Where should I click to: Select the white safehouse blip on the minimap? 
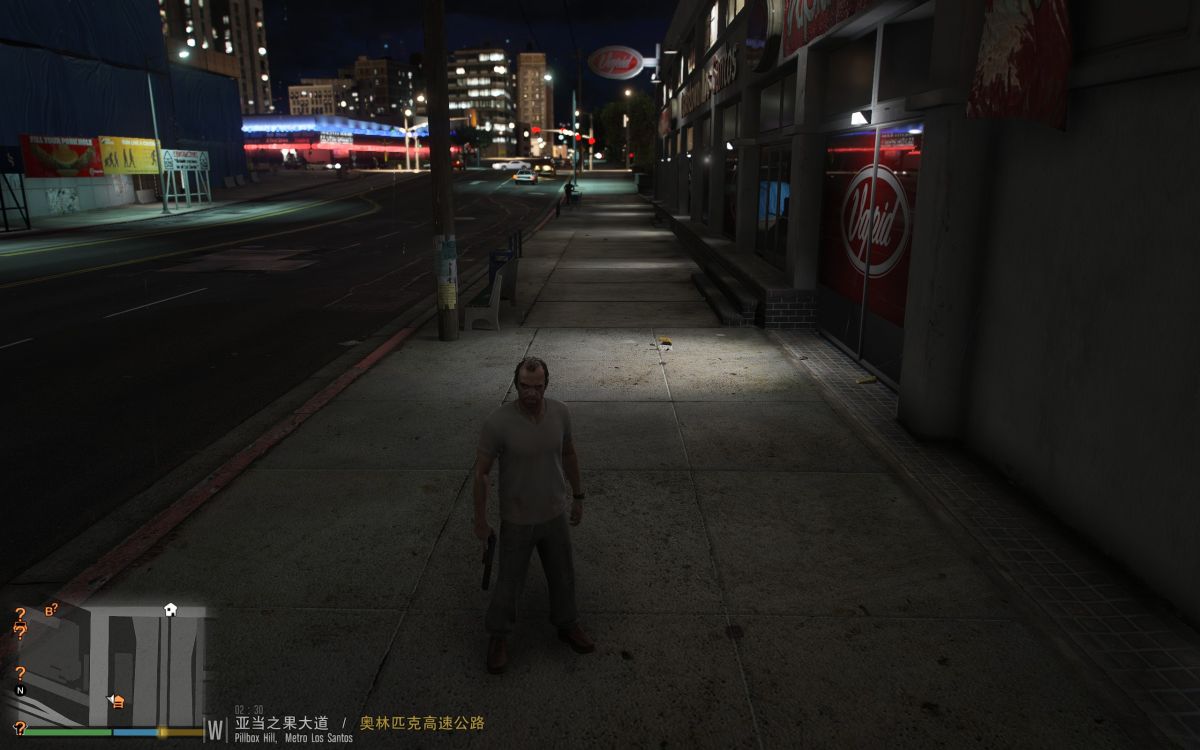170,608
